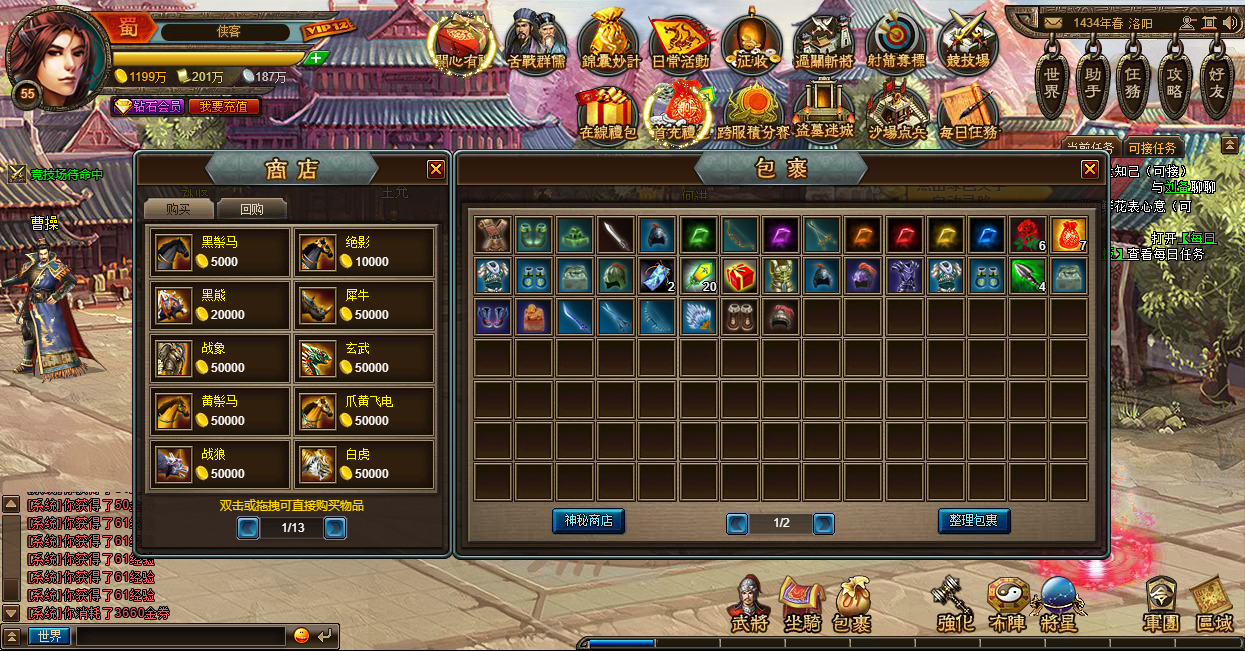Click the chat input field
This screenshot has height=651, width=1245.
181,636
